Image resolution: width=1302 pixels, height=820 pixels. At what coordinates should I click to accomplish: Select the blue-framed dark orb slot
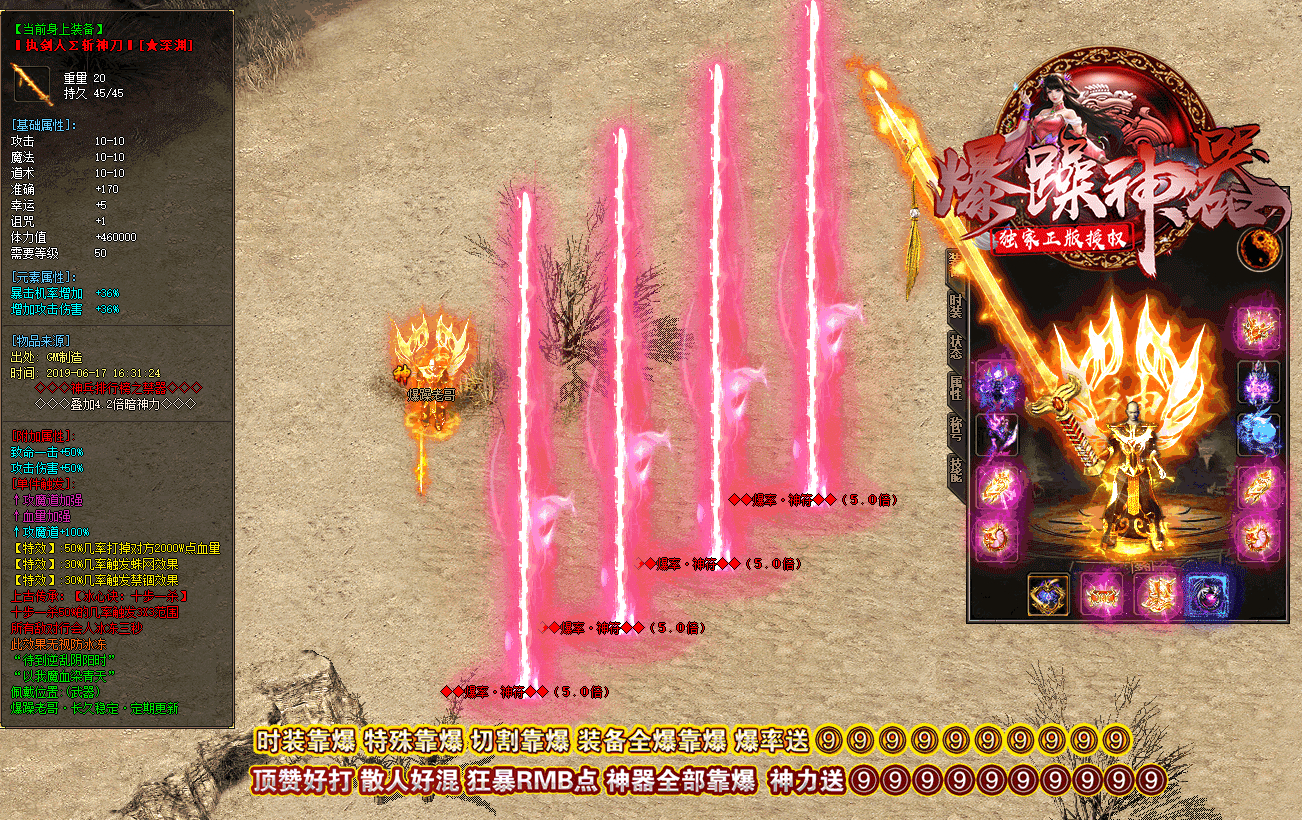1206,595
